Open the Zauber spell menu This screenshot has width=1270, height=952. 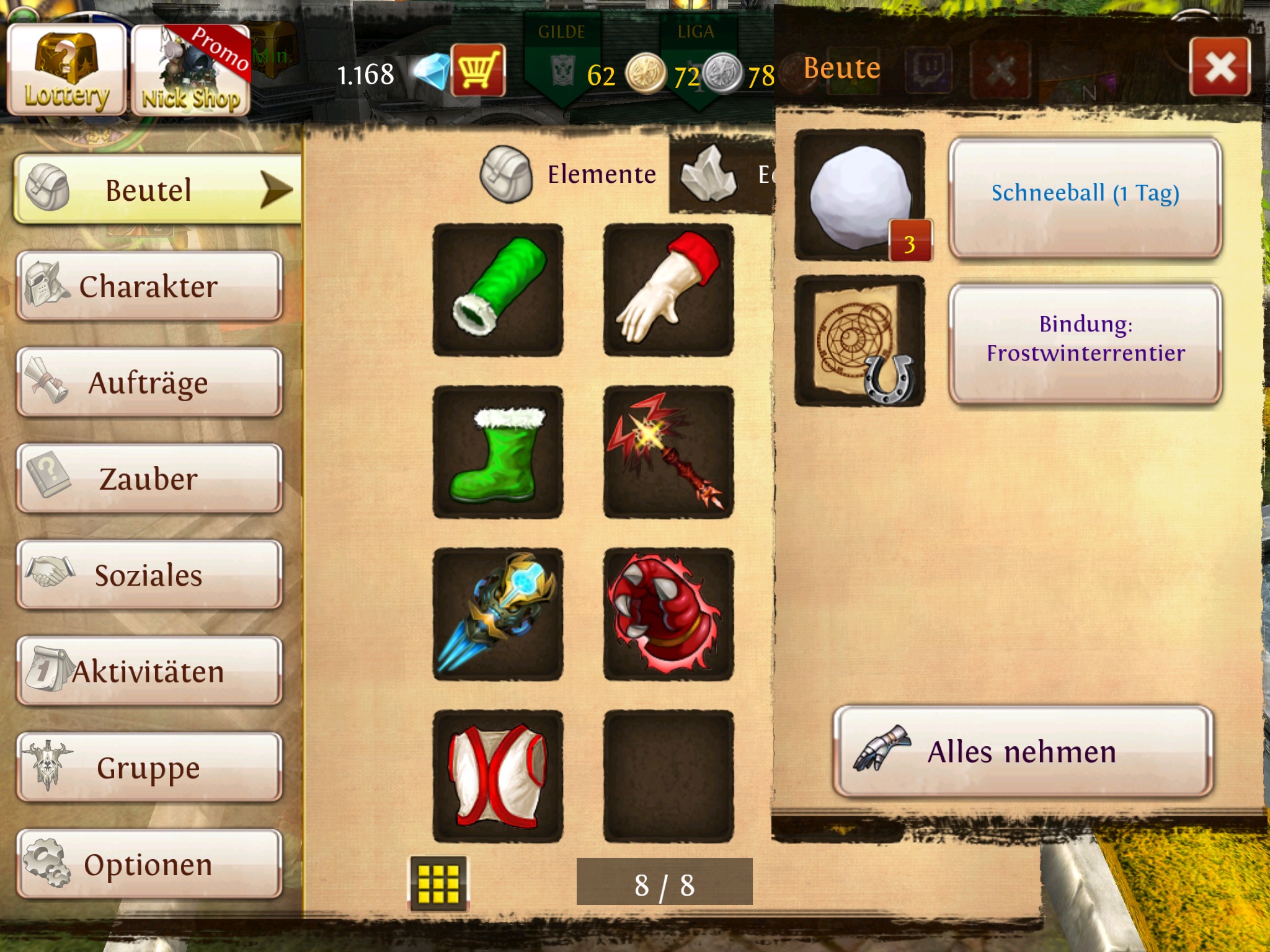point(149,479)
